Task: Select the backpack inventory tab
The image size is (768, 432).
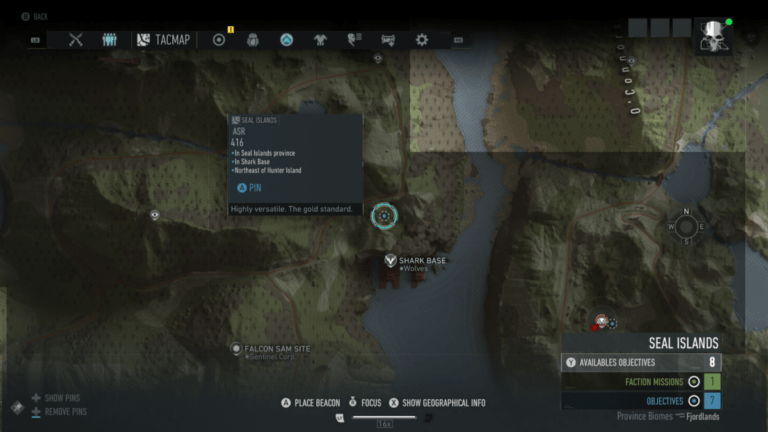Action: (253, 40)
